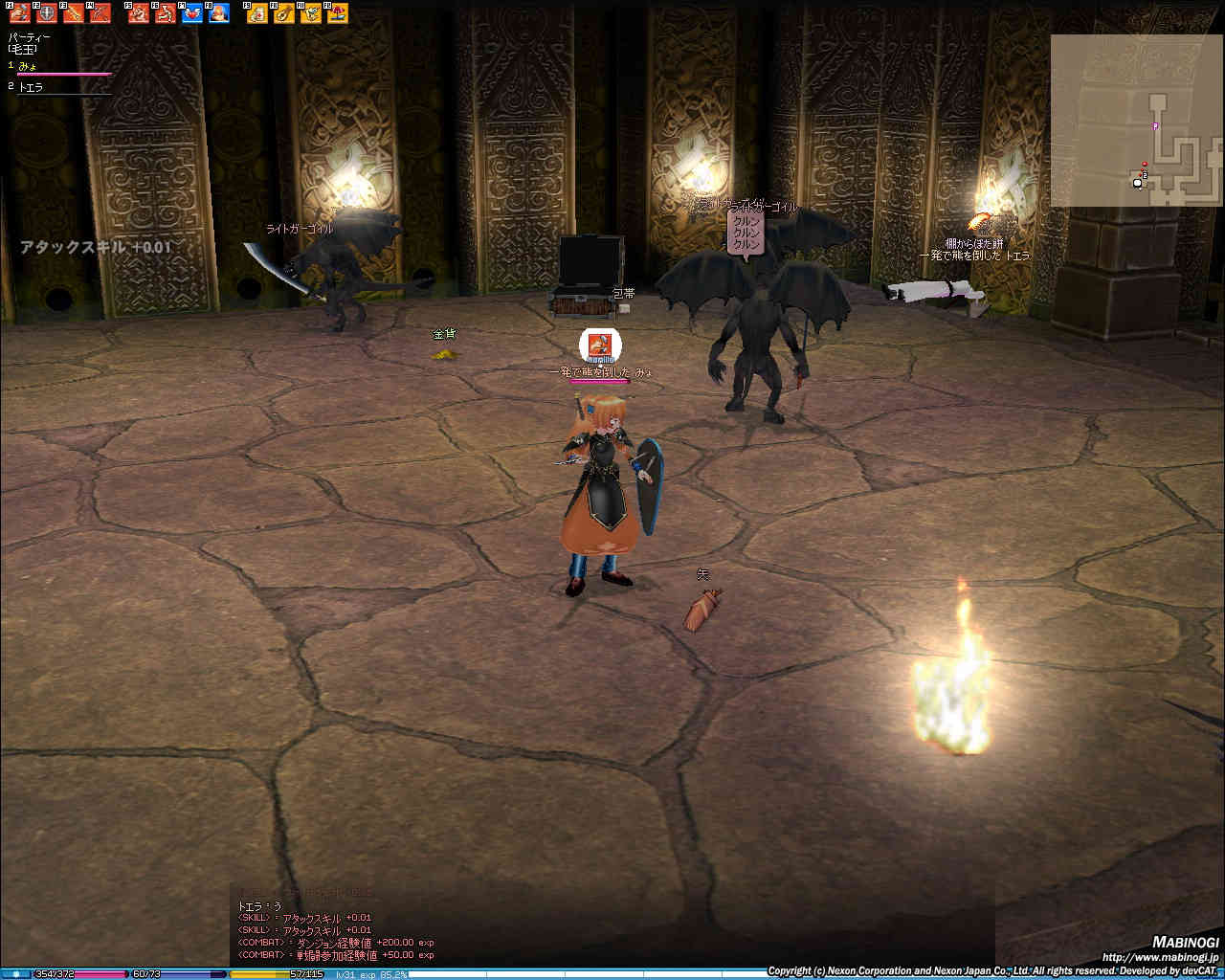Activate the F11 yellow hotbar skill
1225x980 pixels.
(x=310, y=13)
